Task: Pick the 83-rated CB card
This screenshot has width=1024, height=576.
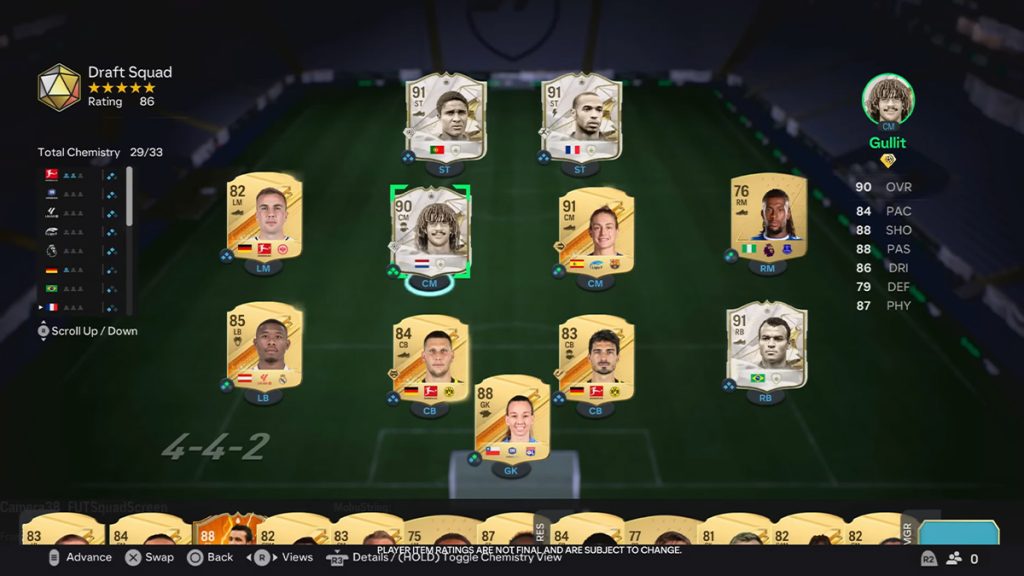Action: point(595,357)
